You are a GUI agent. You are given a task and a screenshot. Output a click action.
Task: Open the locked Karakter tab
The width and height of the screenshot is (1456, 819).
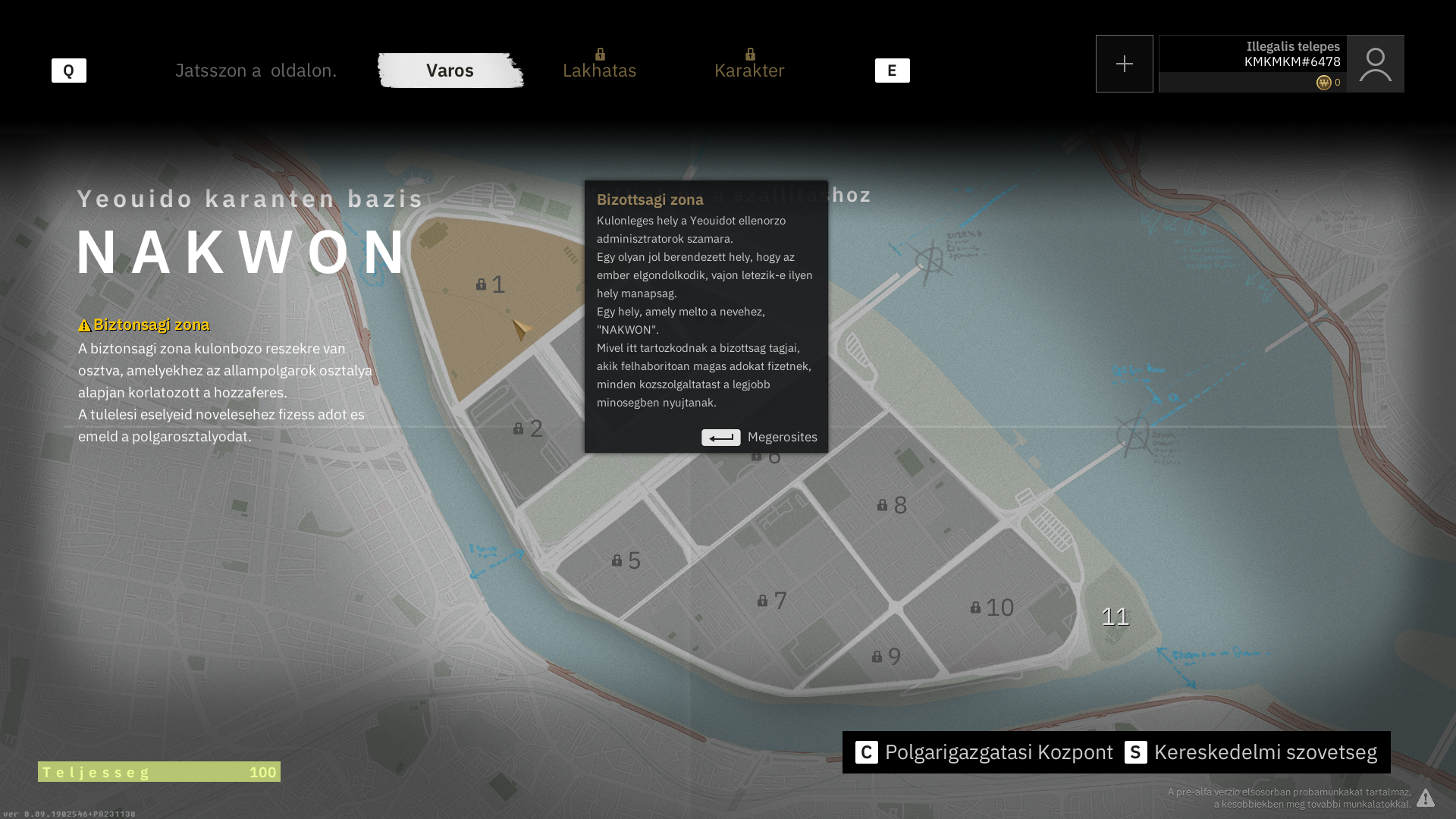coord(749,70)
